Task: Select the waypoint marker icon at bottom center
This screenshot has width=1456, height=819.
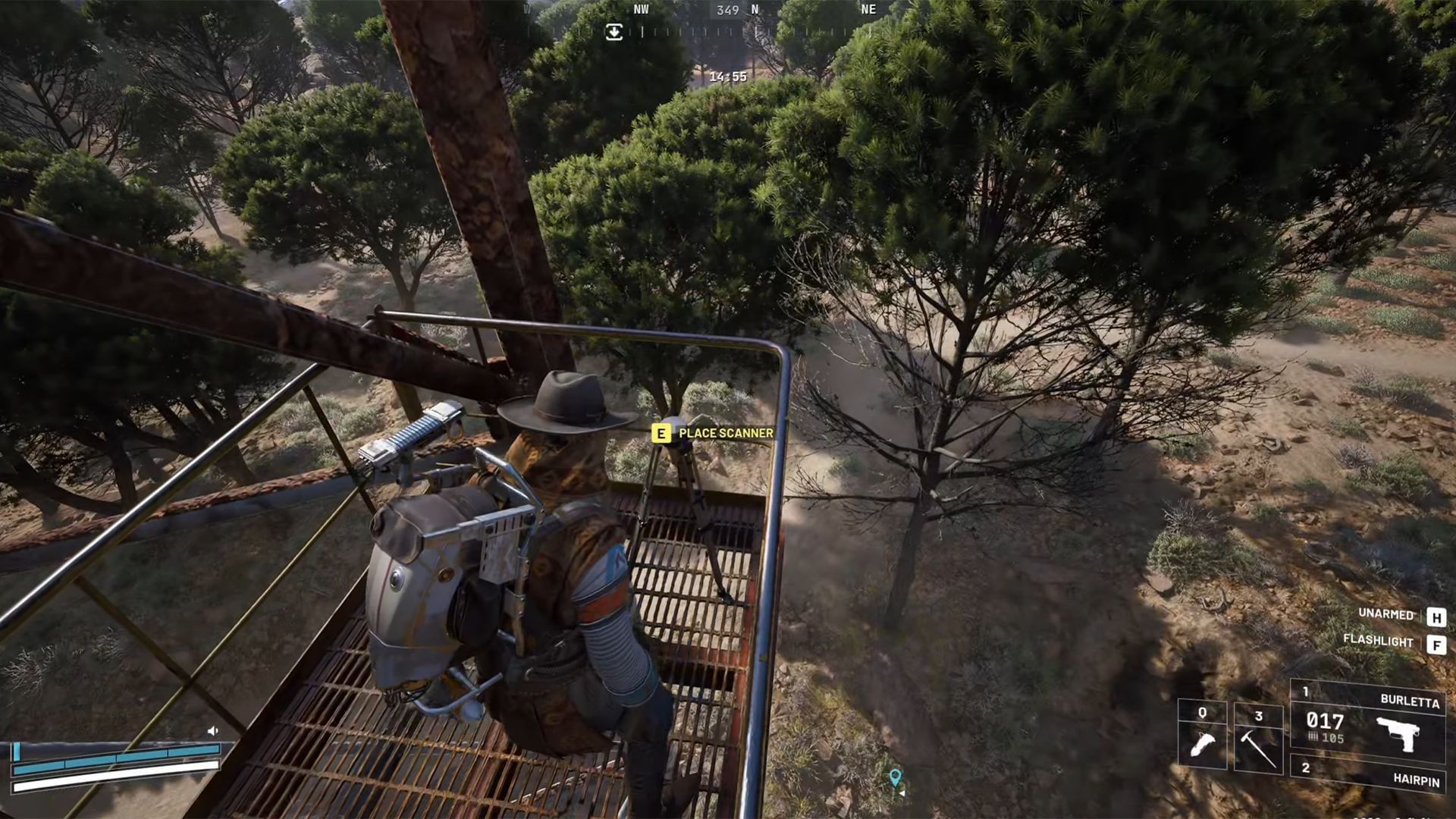Action: click(x=897, y=775)
